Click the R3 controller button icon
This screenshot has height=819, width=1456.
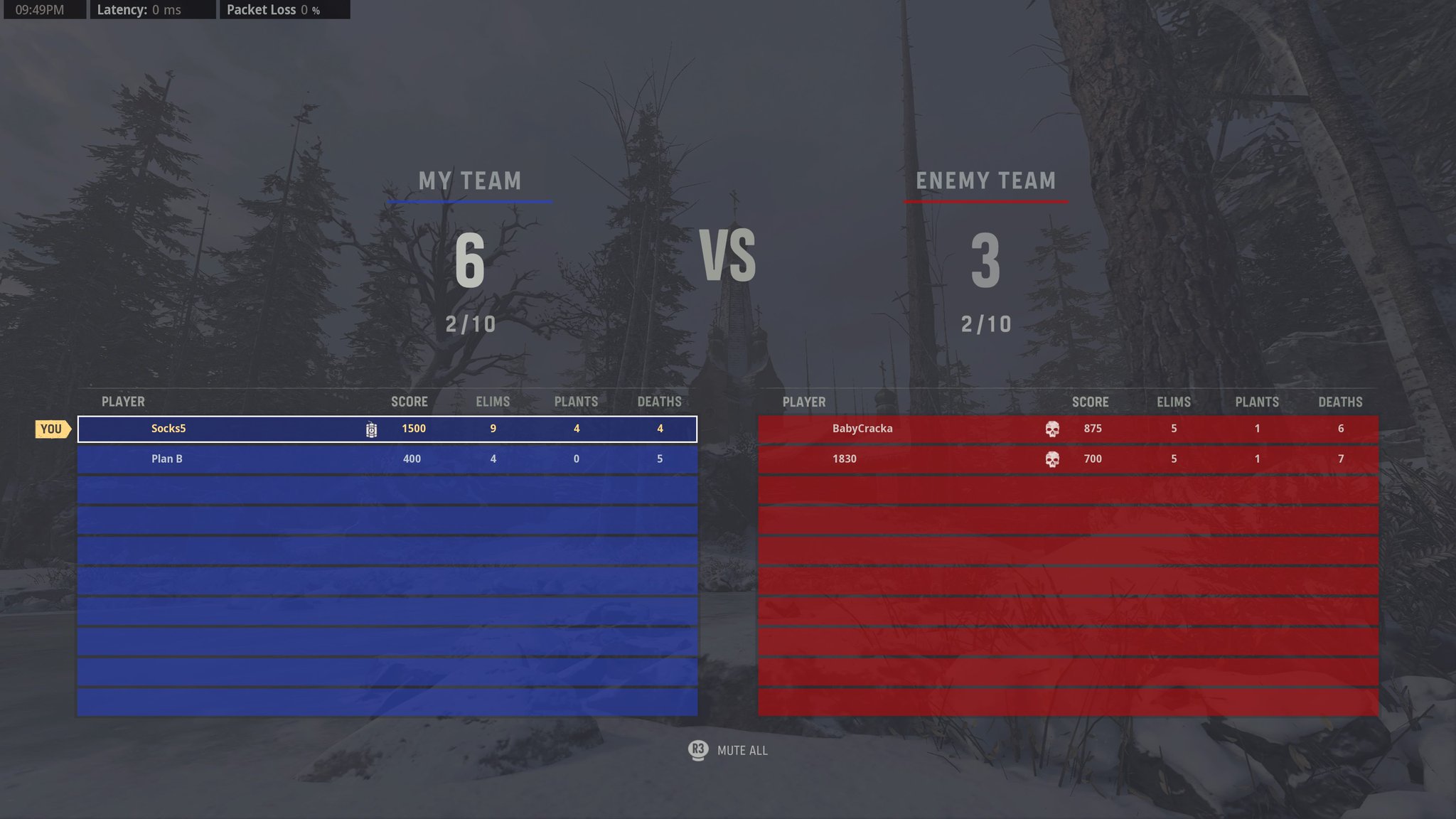point(697,750)
